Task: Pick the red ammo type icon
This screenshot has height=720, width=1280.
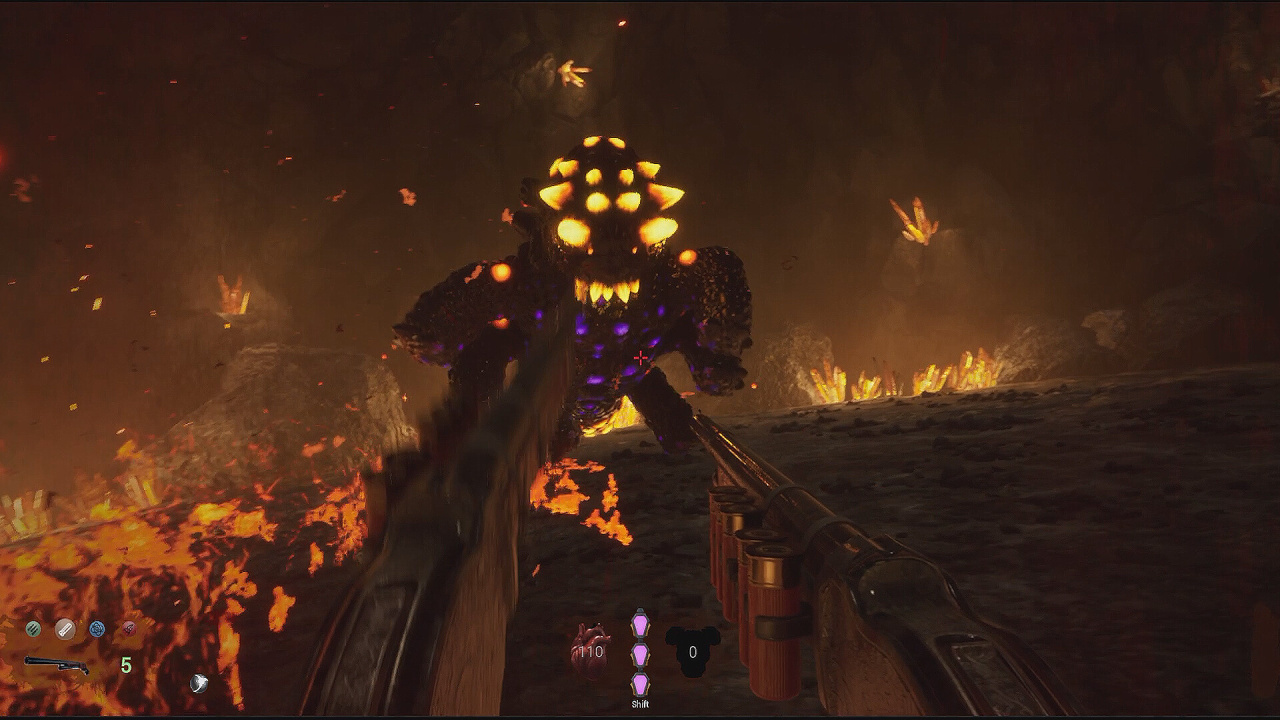Action: [129, 629]
